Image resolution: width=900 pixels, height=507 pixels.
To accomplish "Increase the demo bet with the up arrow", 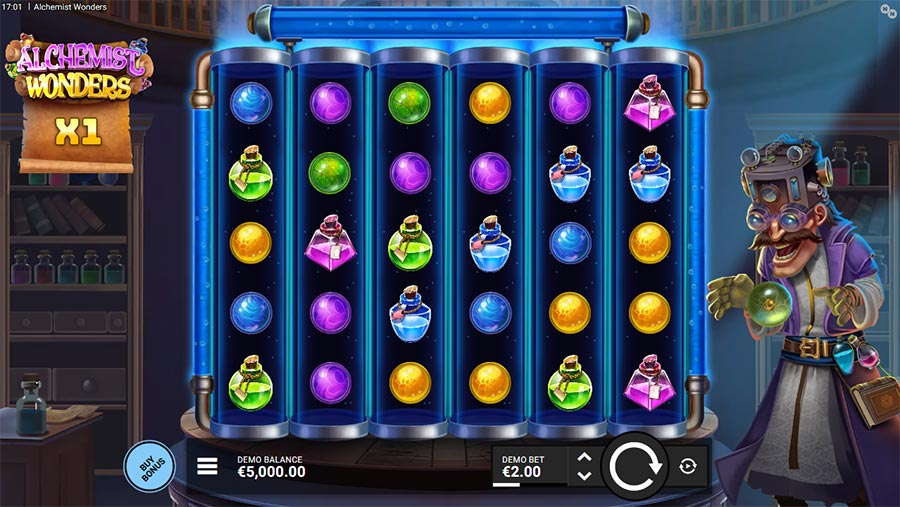I will [585, 457].
